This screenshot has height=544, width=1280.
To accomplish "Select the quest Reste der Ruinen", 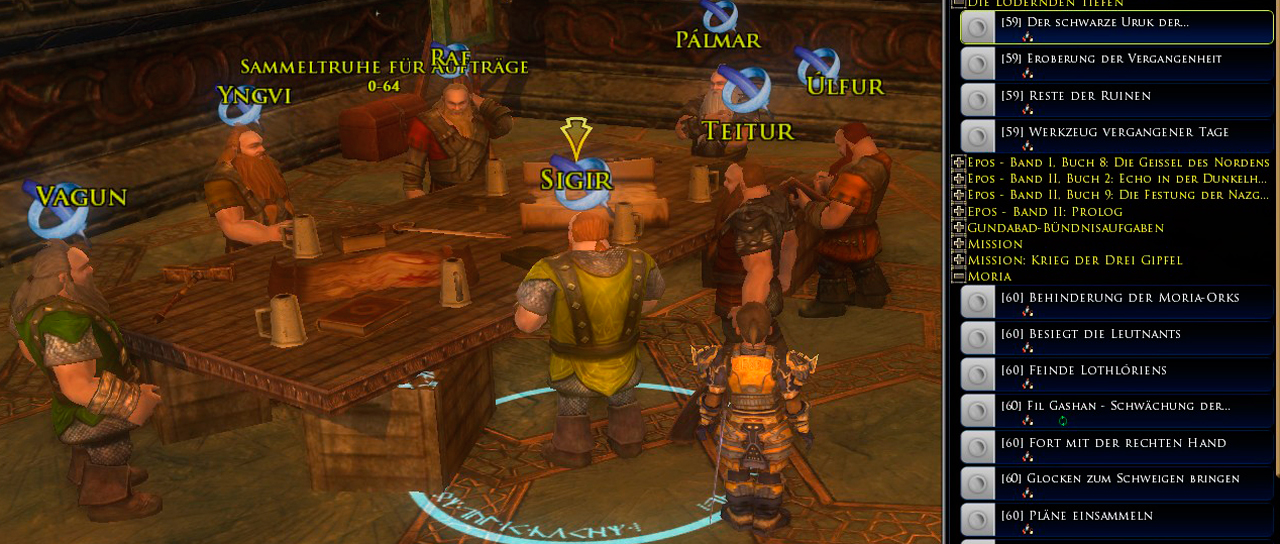I will point(1075,96).
